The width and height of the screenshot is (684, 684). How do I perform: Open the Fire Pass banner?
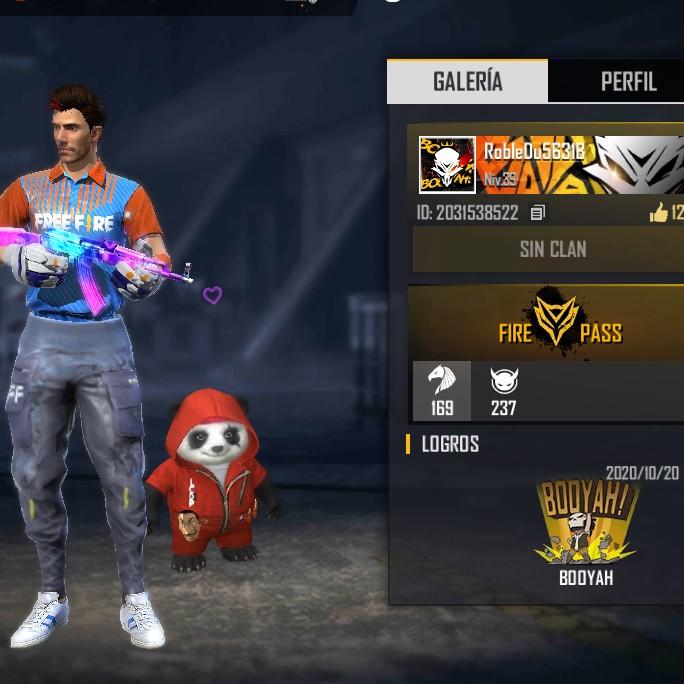point(558,323)
